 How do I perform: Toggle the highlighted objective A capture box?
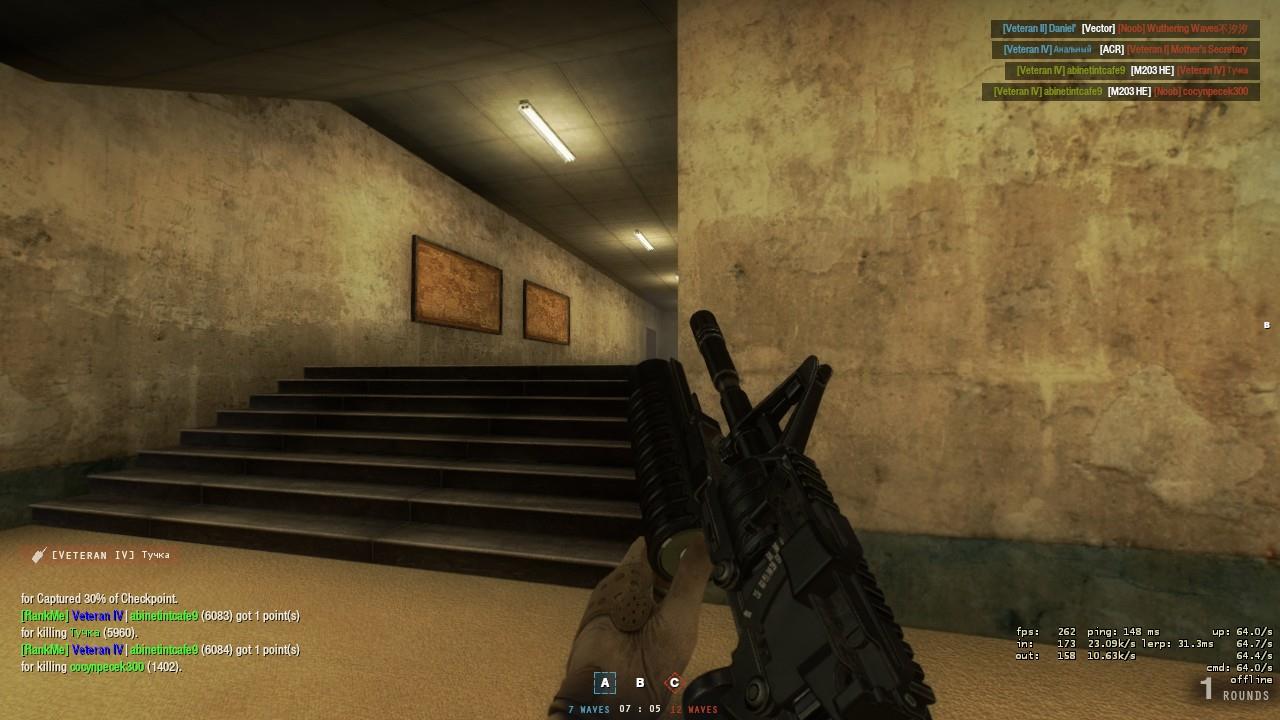pos(604,682)
